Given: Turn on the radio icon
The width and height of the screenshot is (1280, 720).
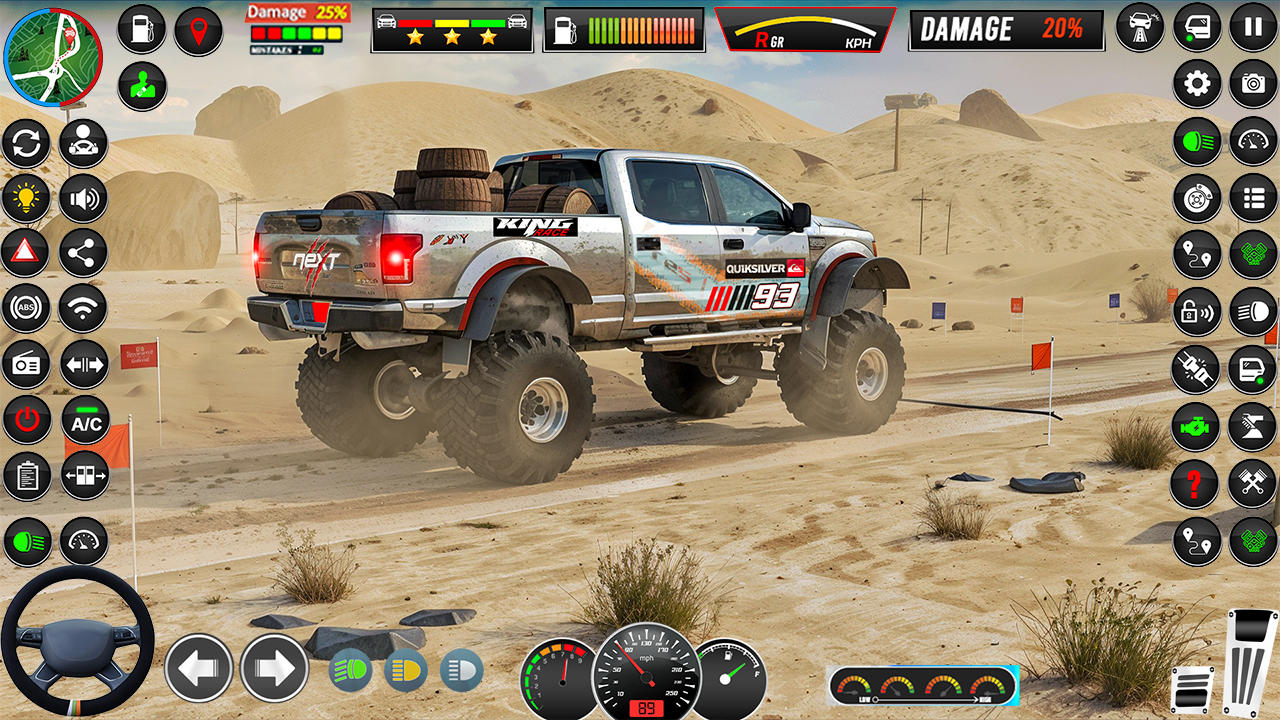Looking at the screenshot, I should (x=26, y=365).
